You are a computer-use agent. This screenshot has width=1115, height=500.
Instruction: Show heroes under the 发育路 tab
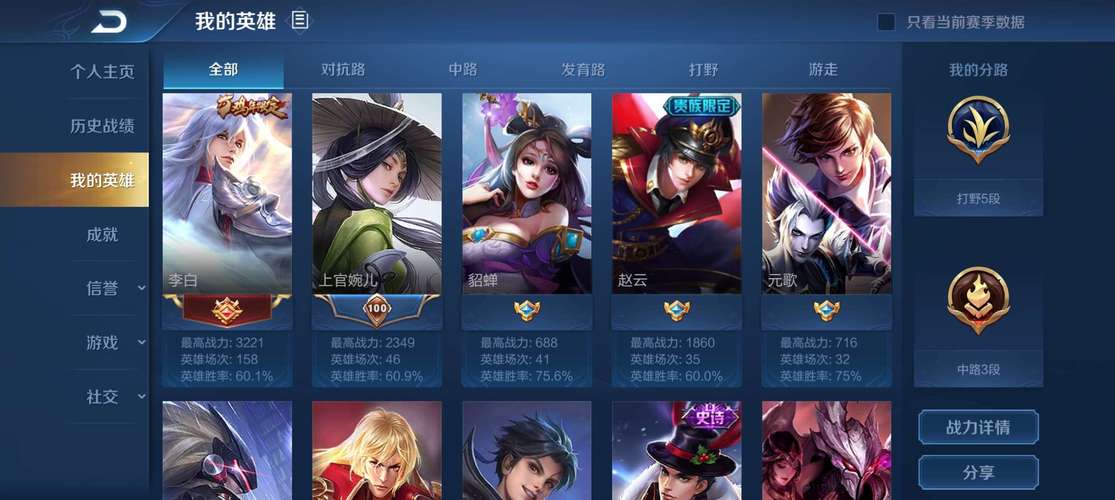pos(583,69)
